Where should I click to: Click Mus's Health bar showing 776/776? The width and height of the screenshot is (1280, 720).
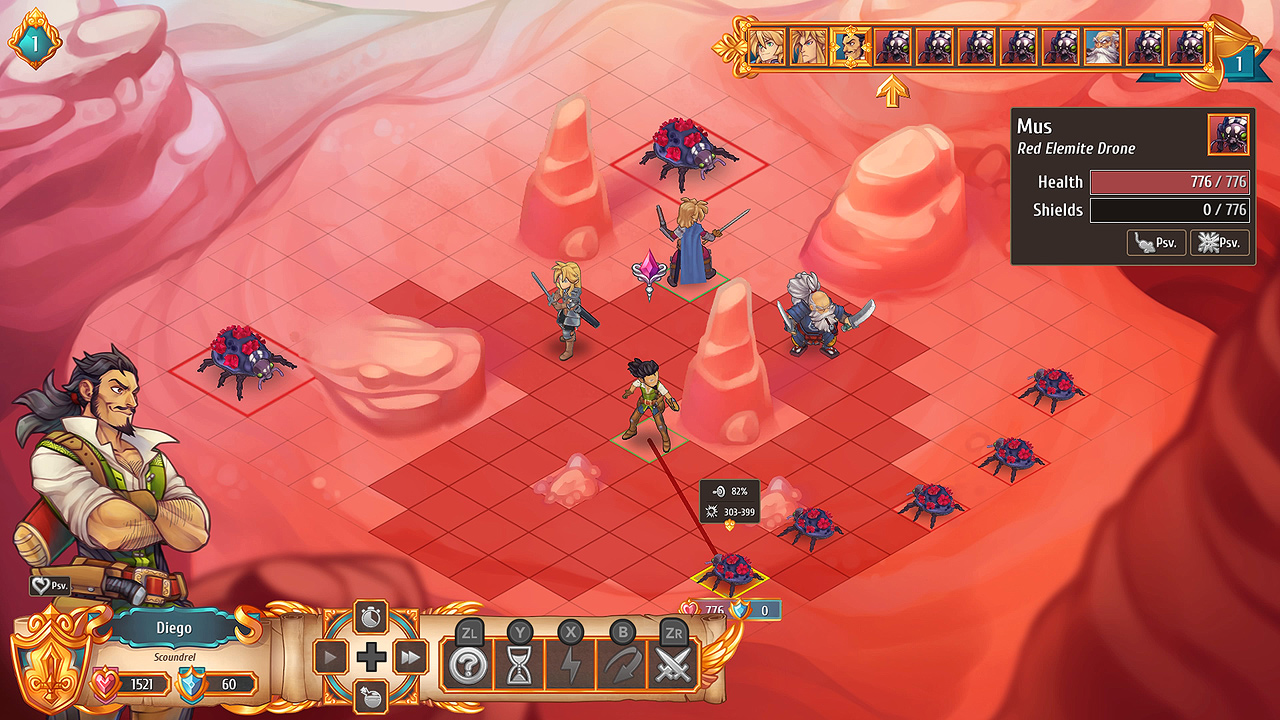[x=1170, y=182]
